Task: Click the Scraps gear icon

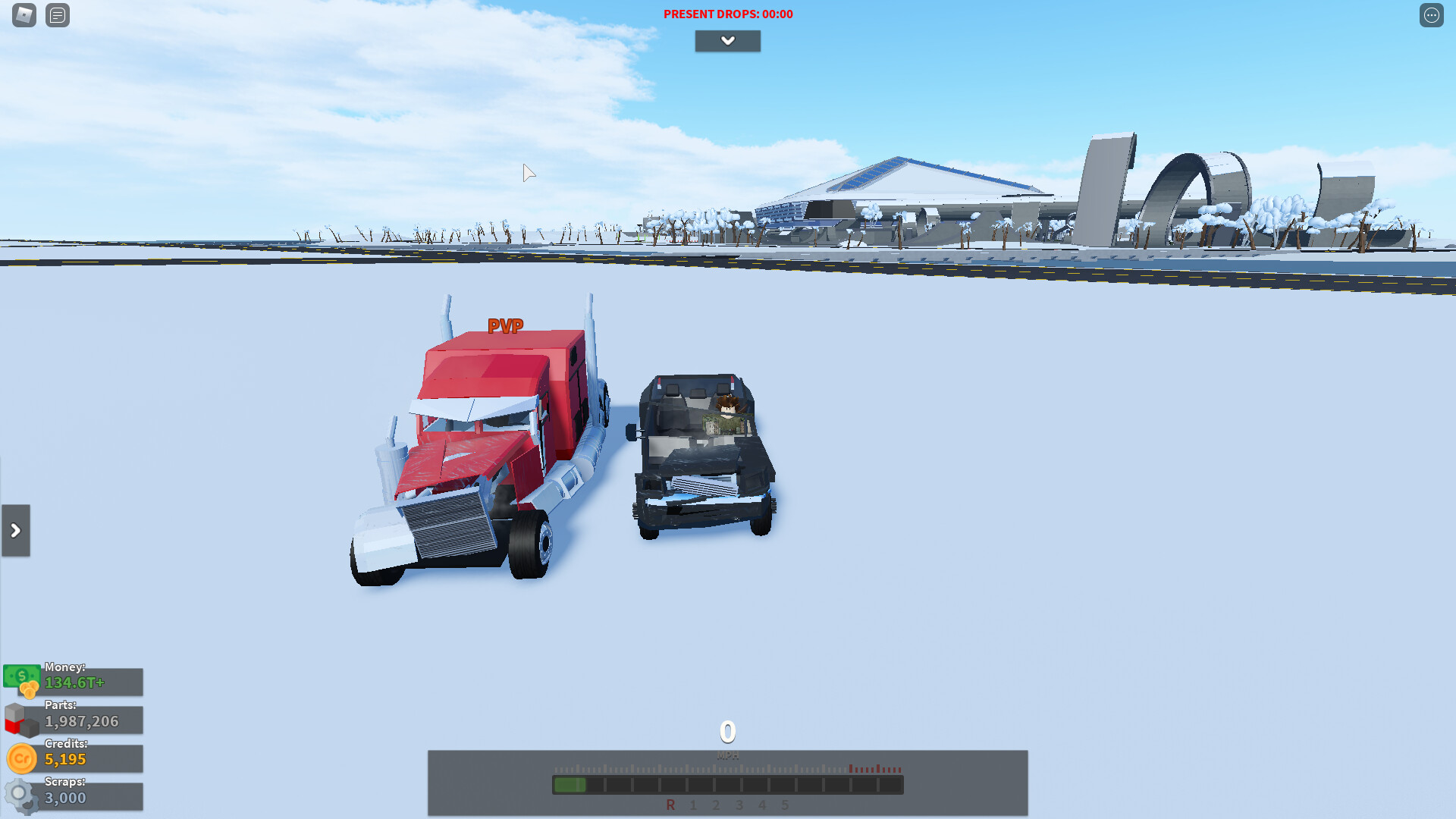Action: pyautogui.click(x=20, y=796)
